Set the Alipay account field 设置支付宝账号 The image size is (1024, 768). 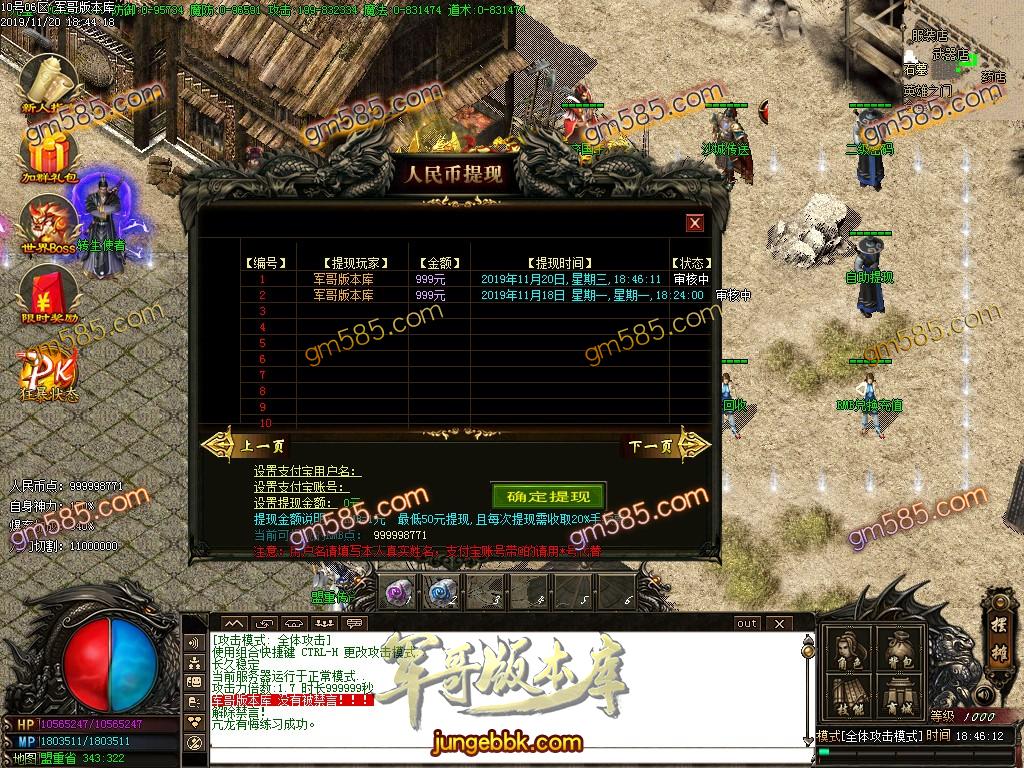coord(308,487)
